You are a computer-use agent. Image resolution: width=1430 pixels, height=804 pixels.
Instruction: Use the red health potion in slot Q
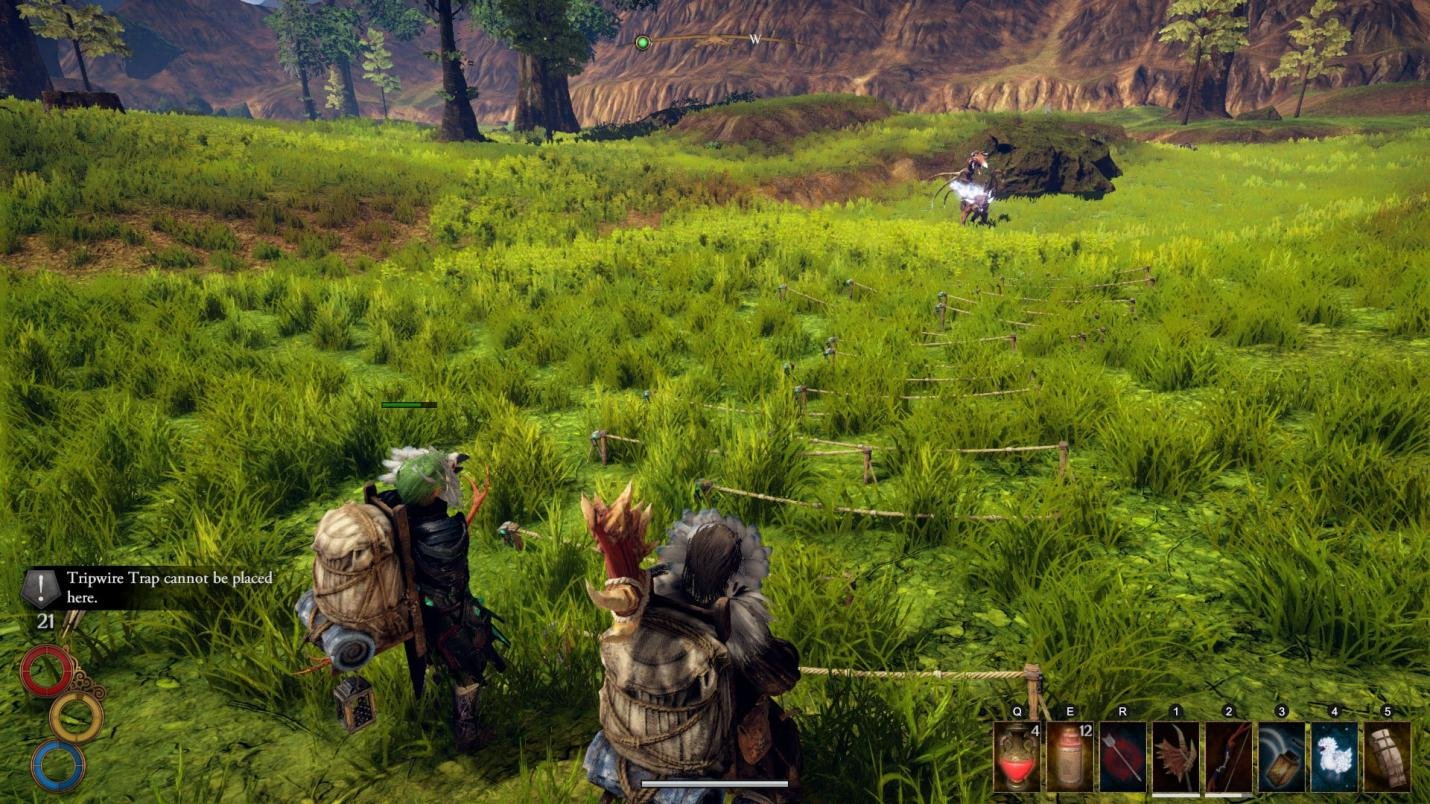point(1016,756)
